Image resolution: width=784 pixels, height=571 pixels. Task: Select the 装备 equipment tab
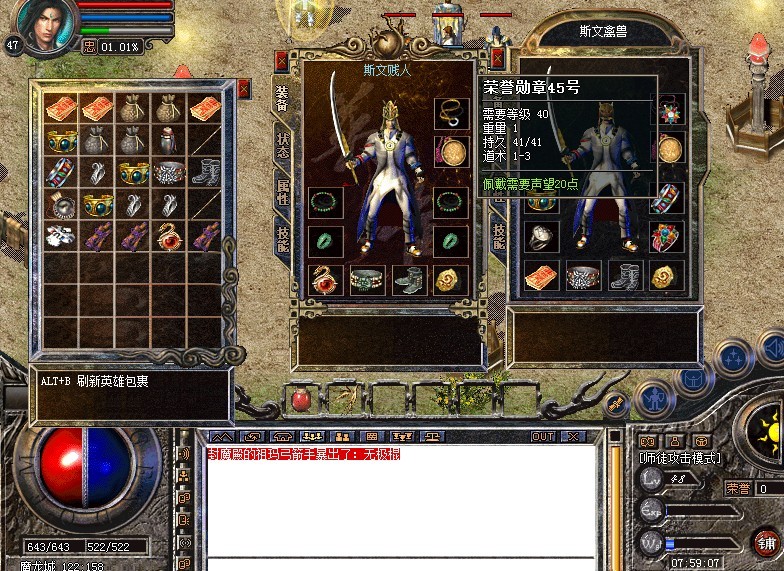[282, 96]
